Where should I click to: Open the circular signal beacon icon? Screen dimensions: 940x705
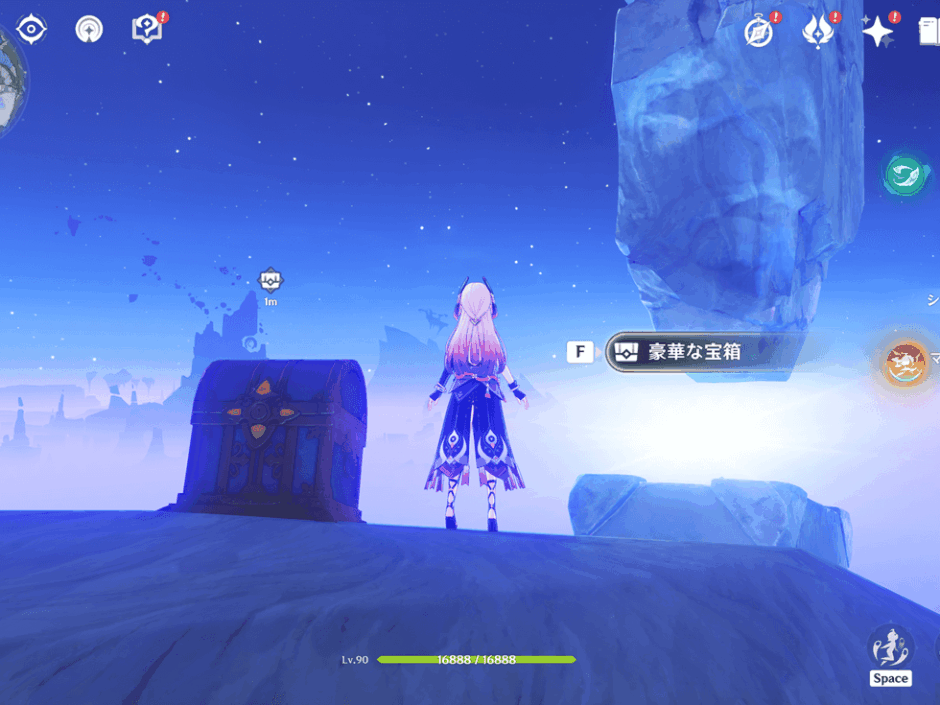tap(89, 30)
